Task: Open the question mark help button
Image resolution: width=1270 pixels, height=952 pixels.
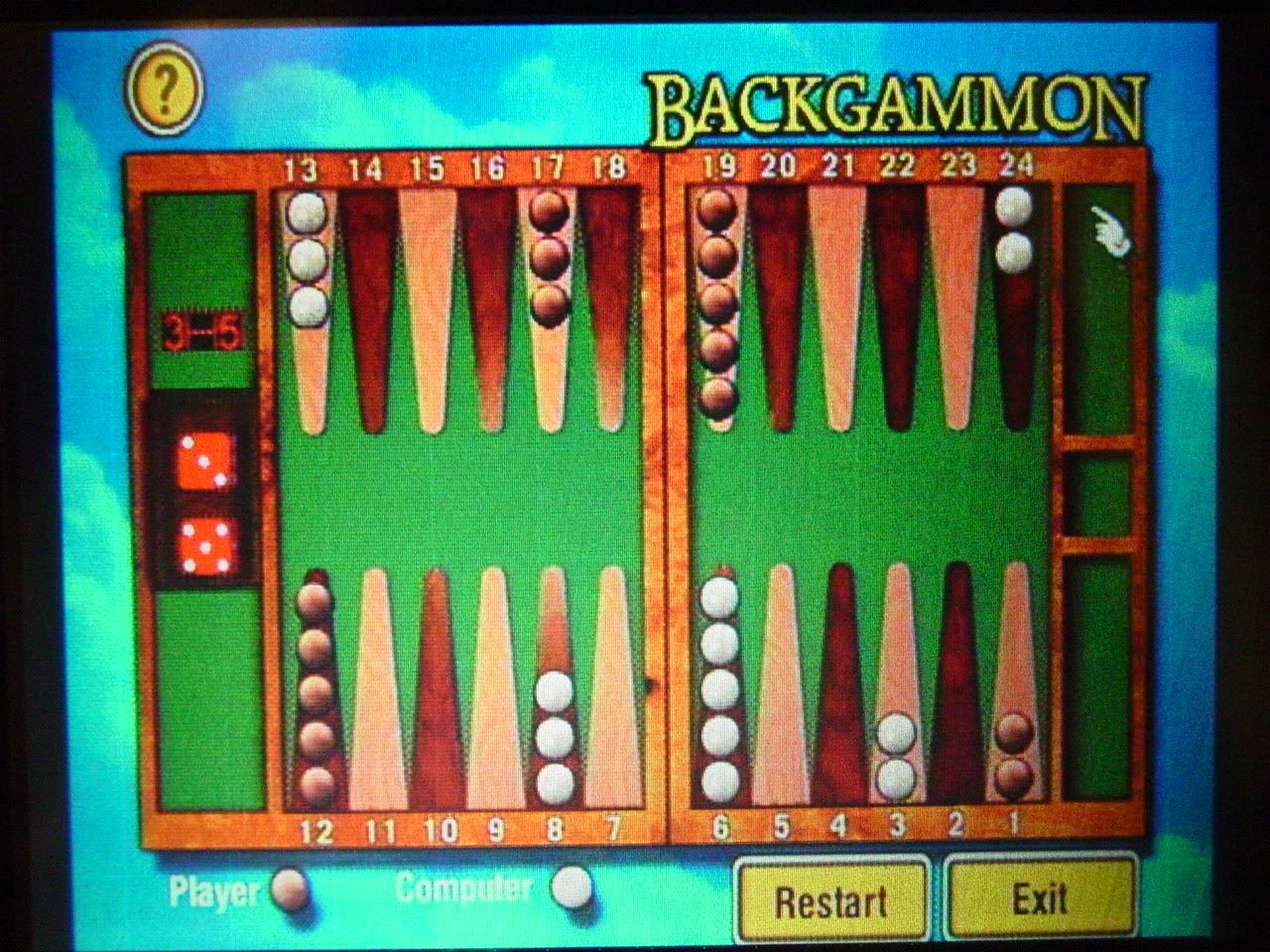Action: 165,90
